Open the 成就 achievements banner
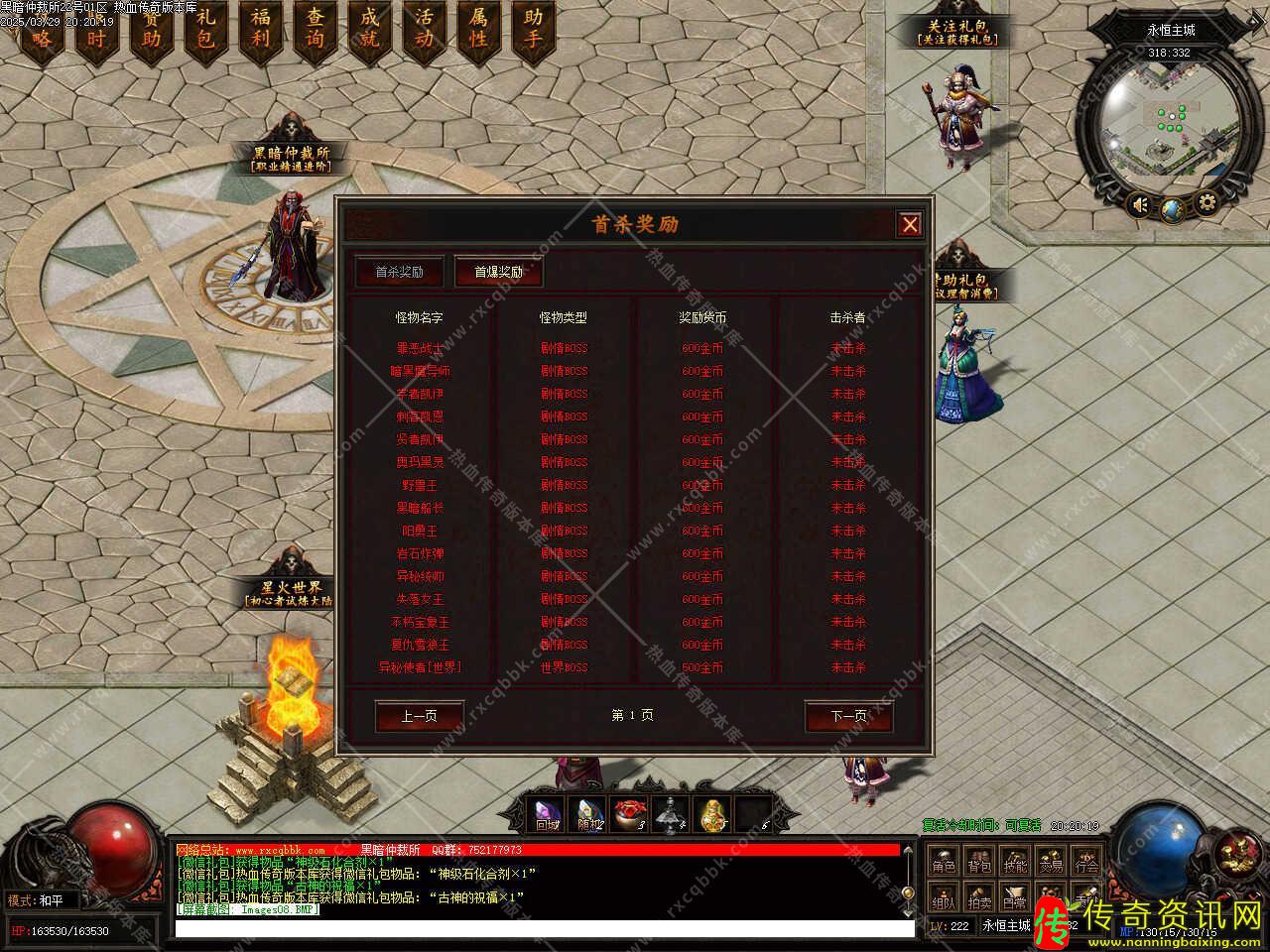This screenshot has width=1270, height=952. 369,30
